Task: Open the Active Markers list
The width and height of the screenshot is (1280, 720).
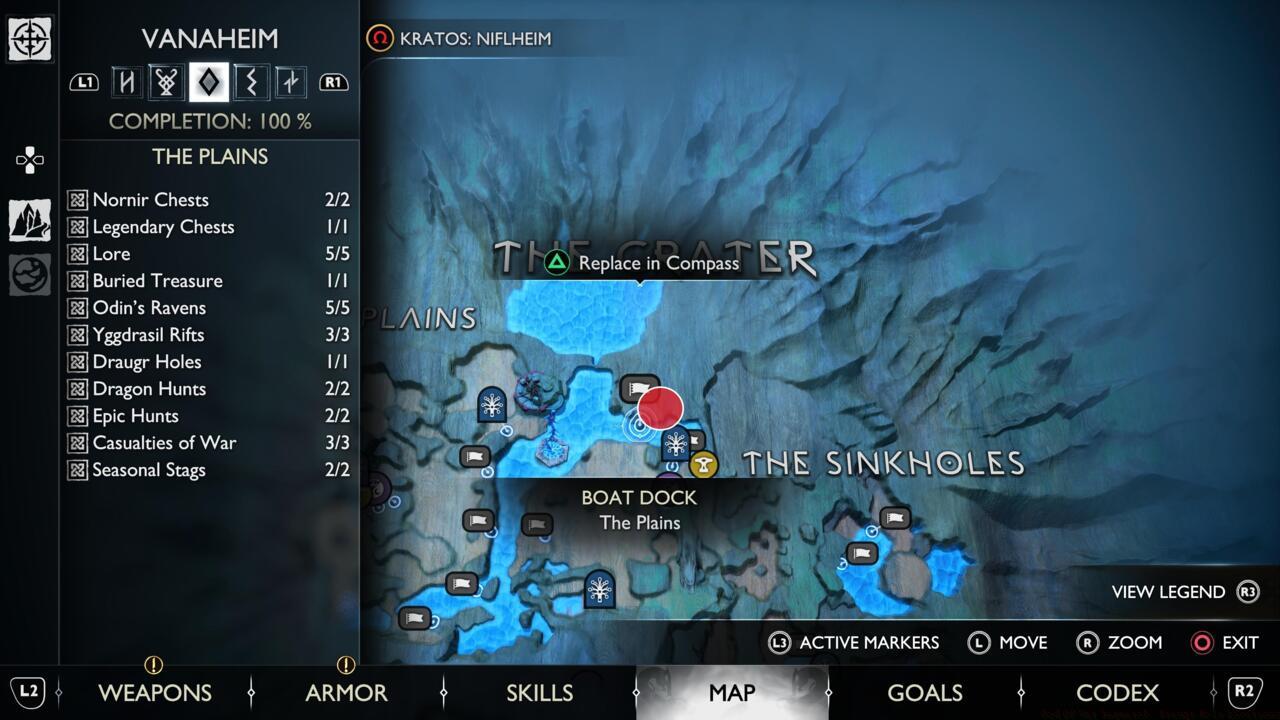Action: pos(855,642)
